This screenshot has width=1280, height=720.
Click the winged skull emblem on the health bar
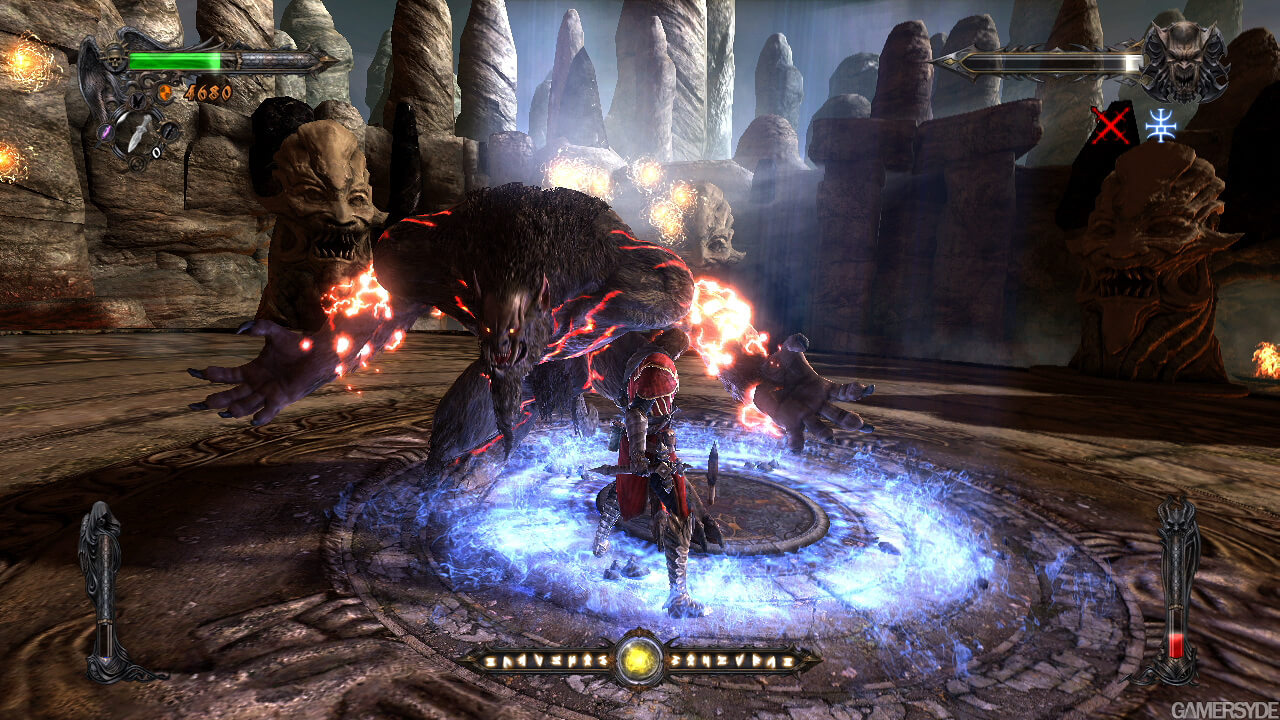click(114, 57)
